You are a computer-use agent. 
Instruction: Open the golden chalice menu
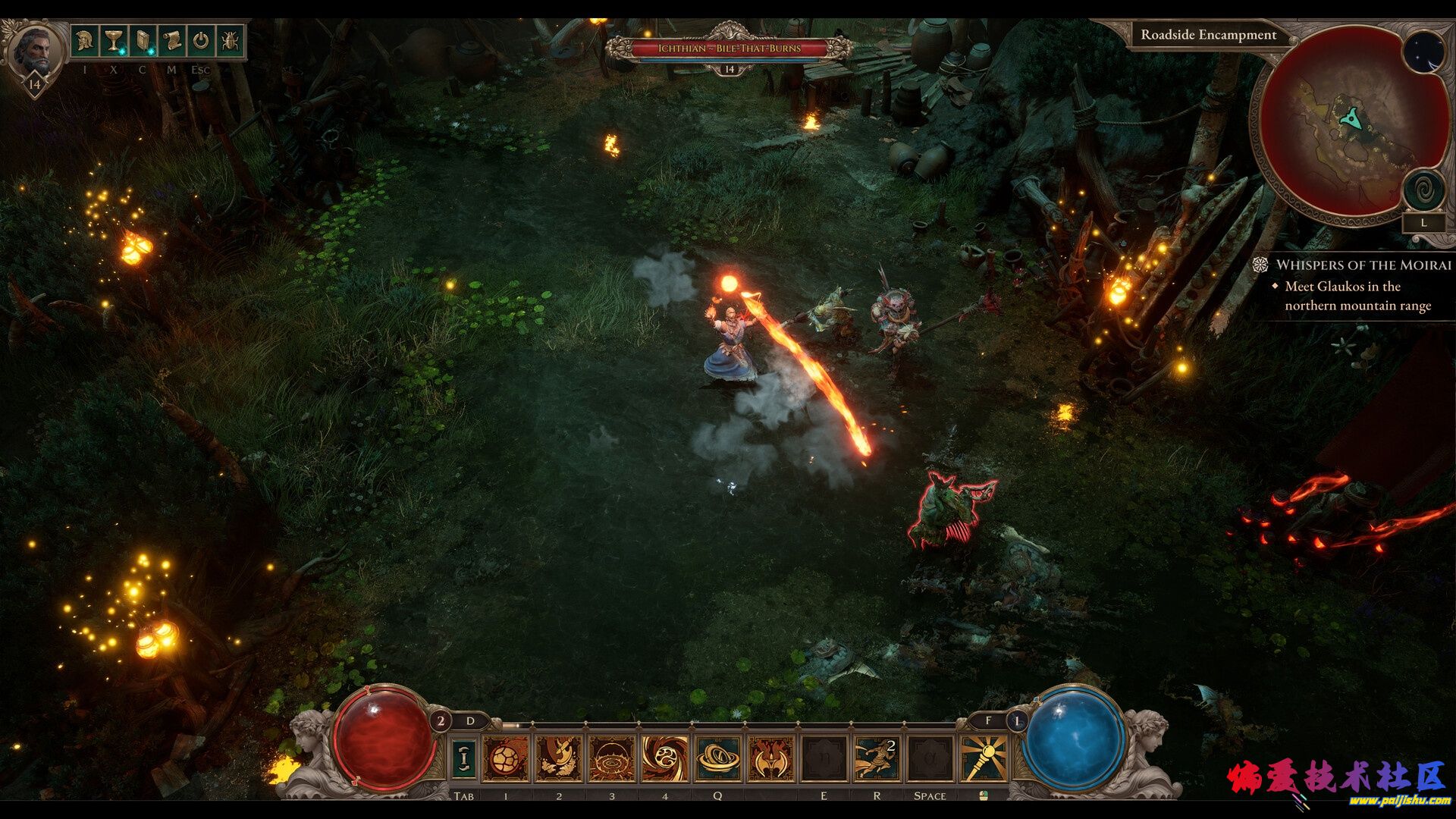click(113, 40)
